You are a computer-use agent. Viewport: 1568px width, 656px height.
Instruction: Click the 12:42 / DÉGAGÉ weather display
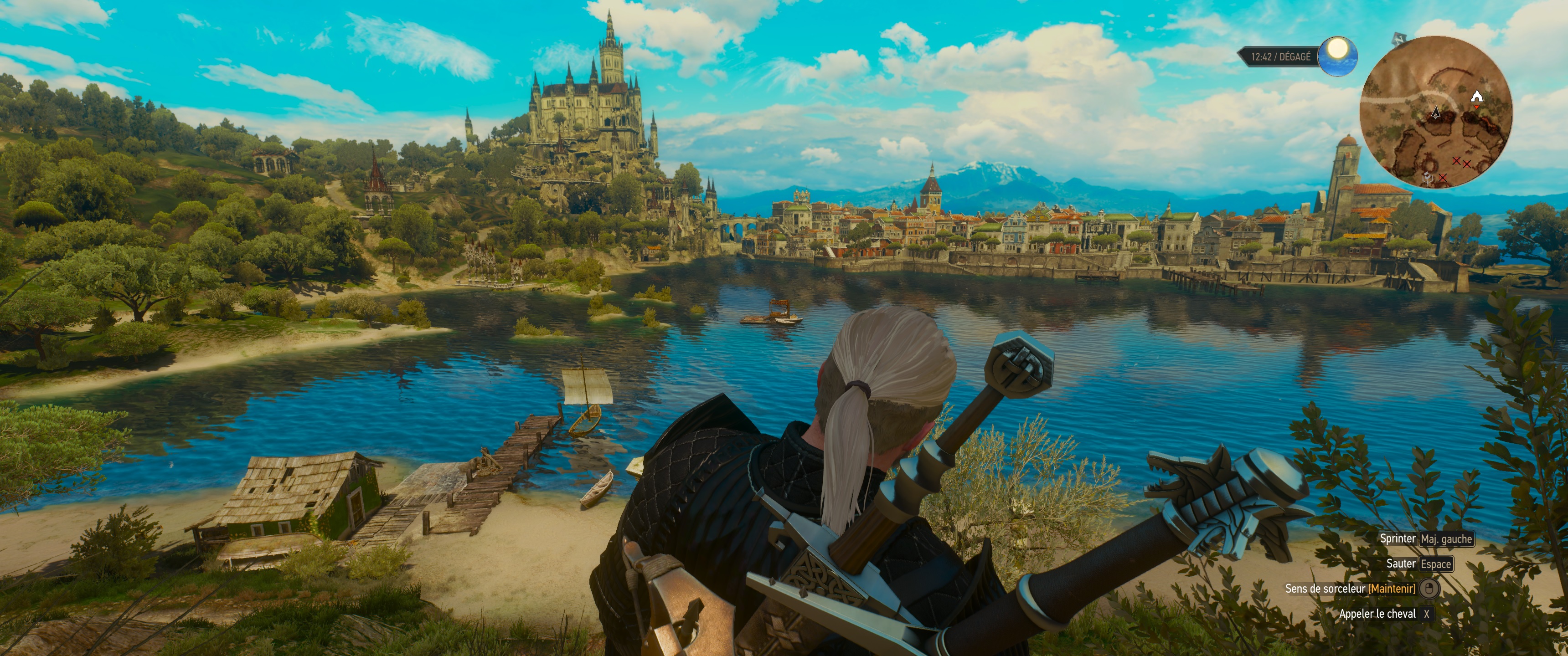1280,56
